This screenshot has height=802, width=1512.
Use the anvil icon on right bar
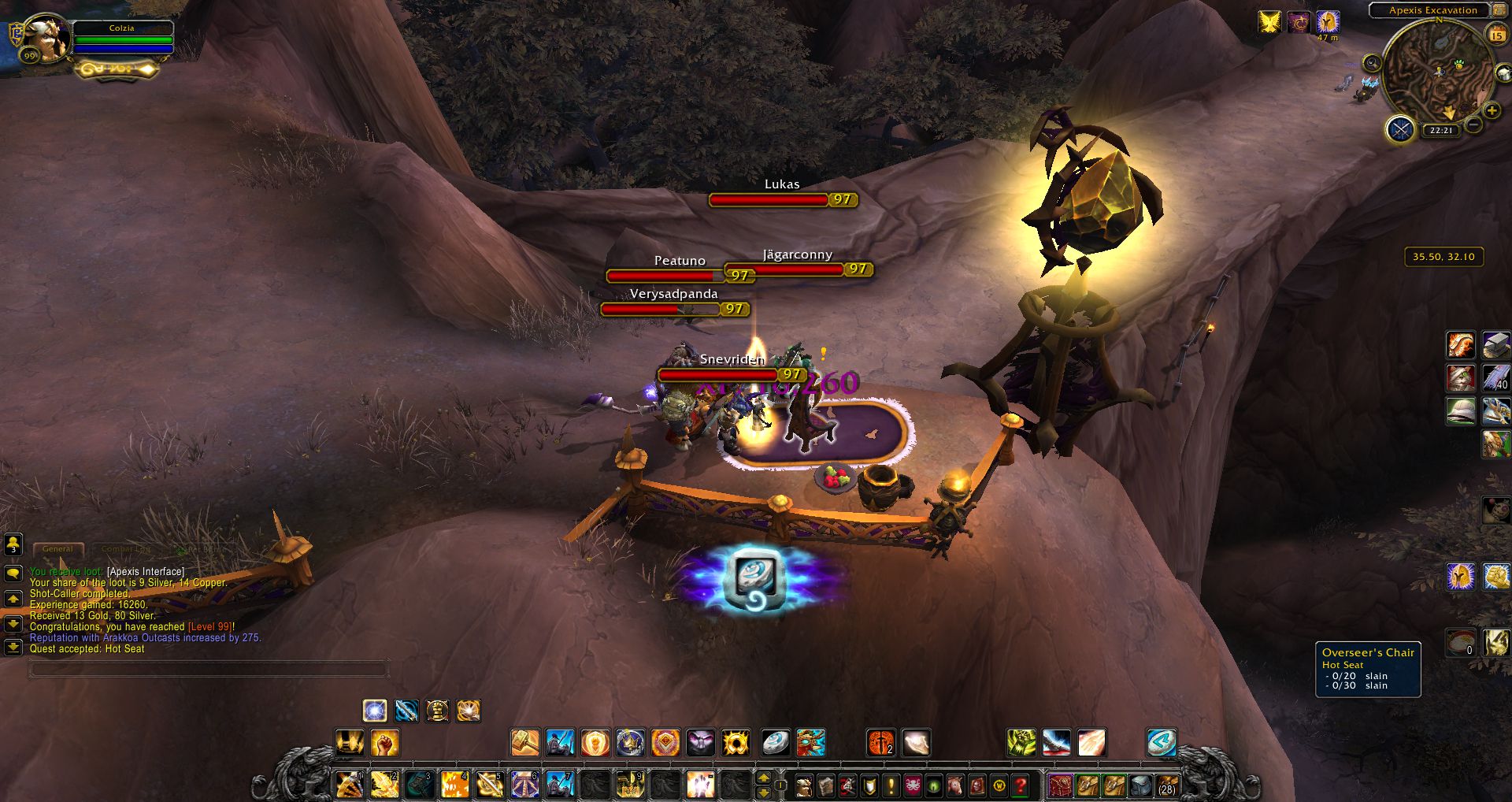(1495, 345)
